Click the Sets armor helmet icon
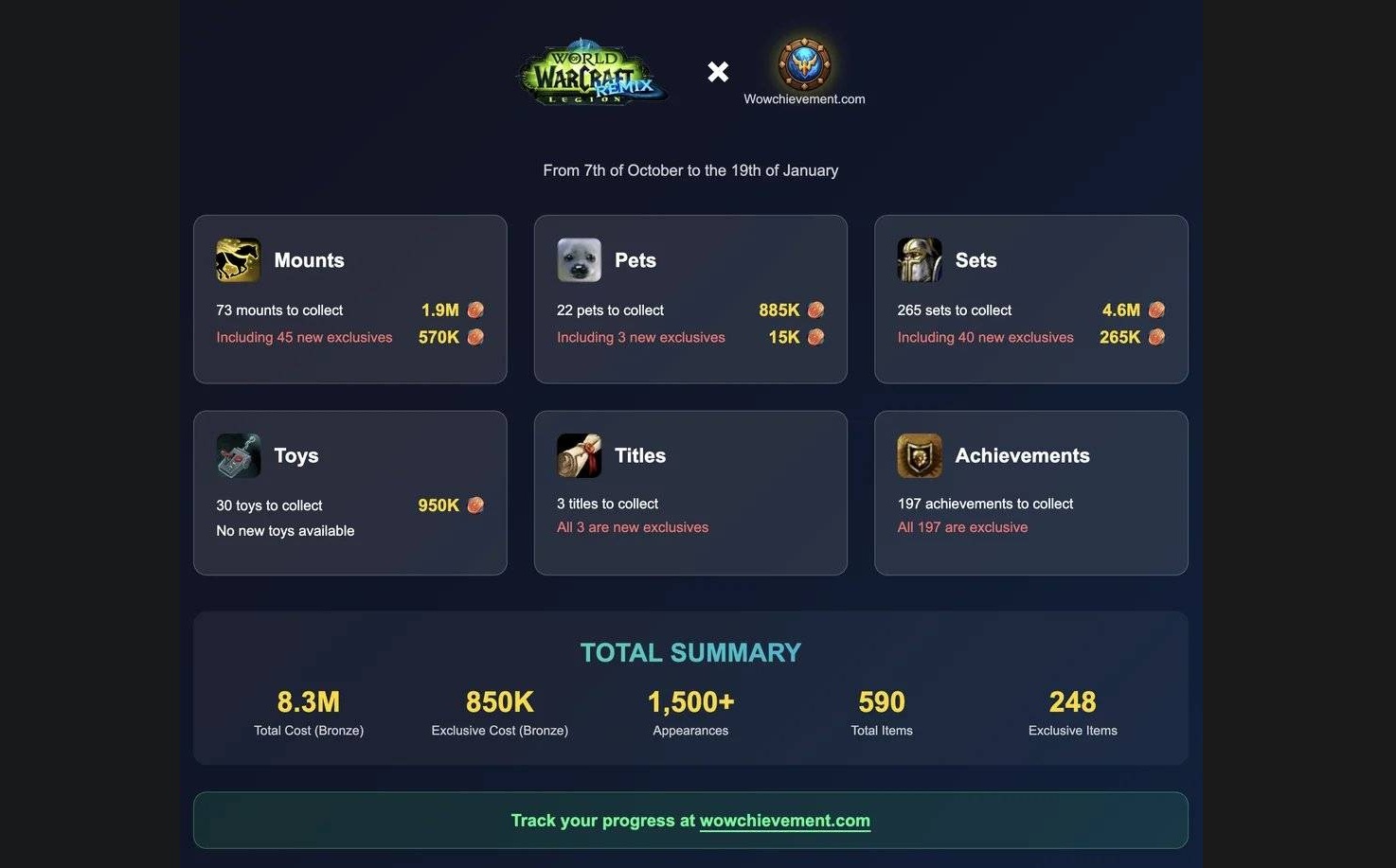 [x=919, y=259]
